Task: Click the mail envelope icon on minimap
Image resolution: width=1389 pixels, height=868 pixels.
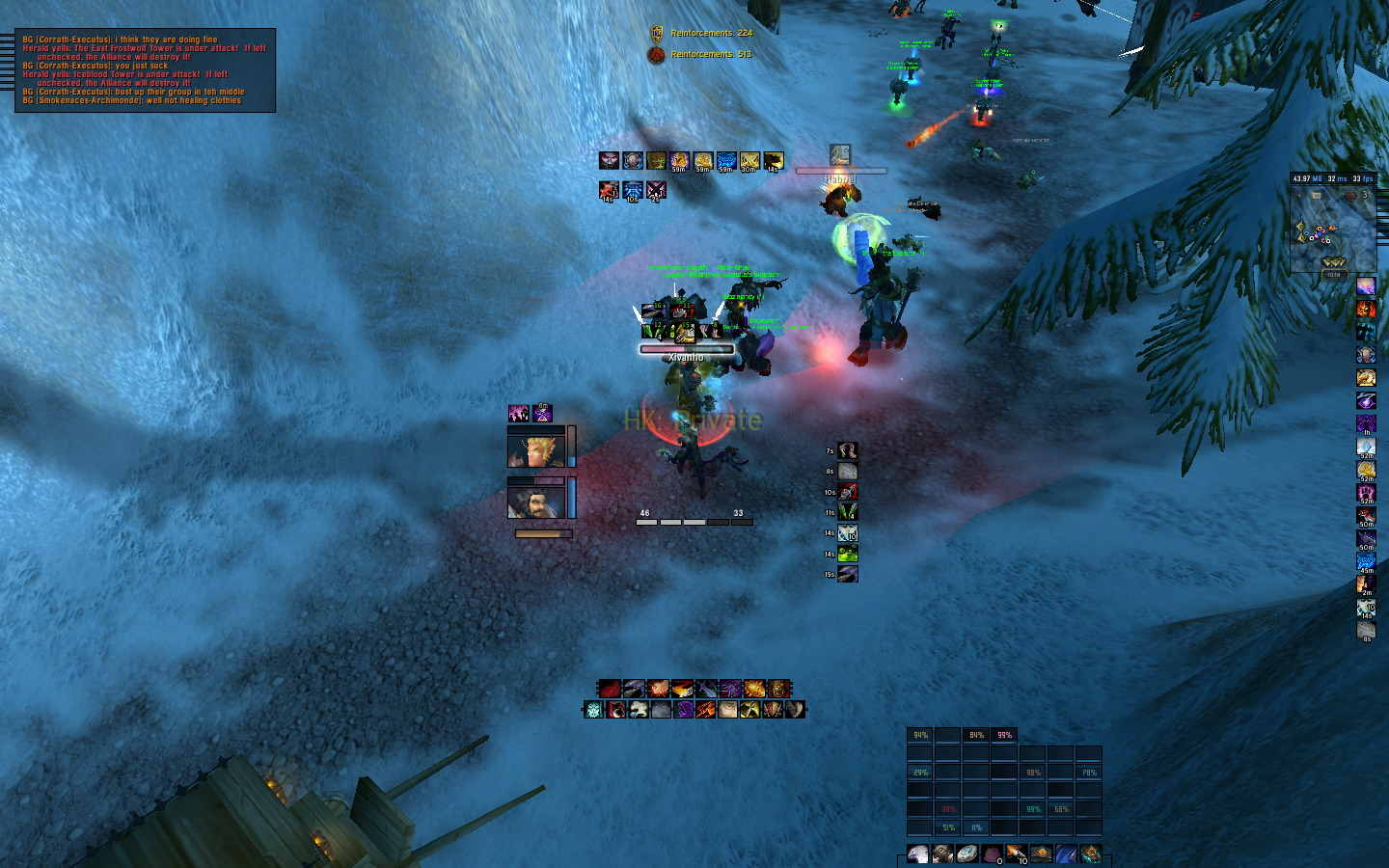Action: click(1317, 196)
